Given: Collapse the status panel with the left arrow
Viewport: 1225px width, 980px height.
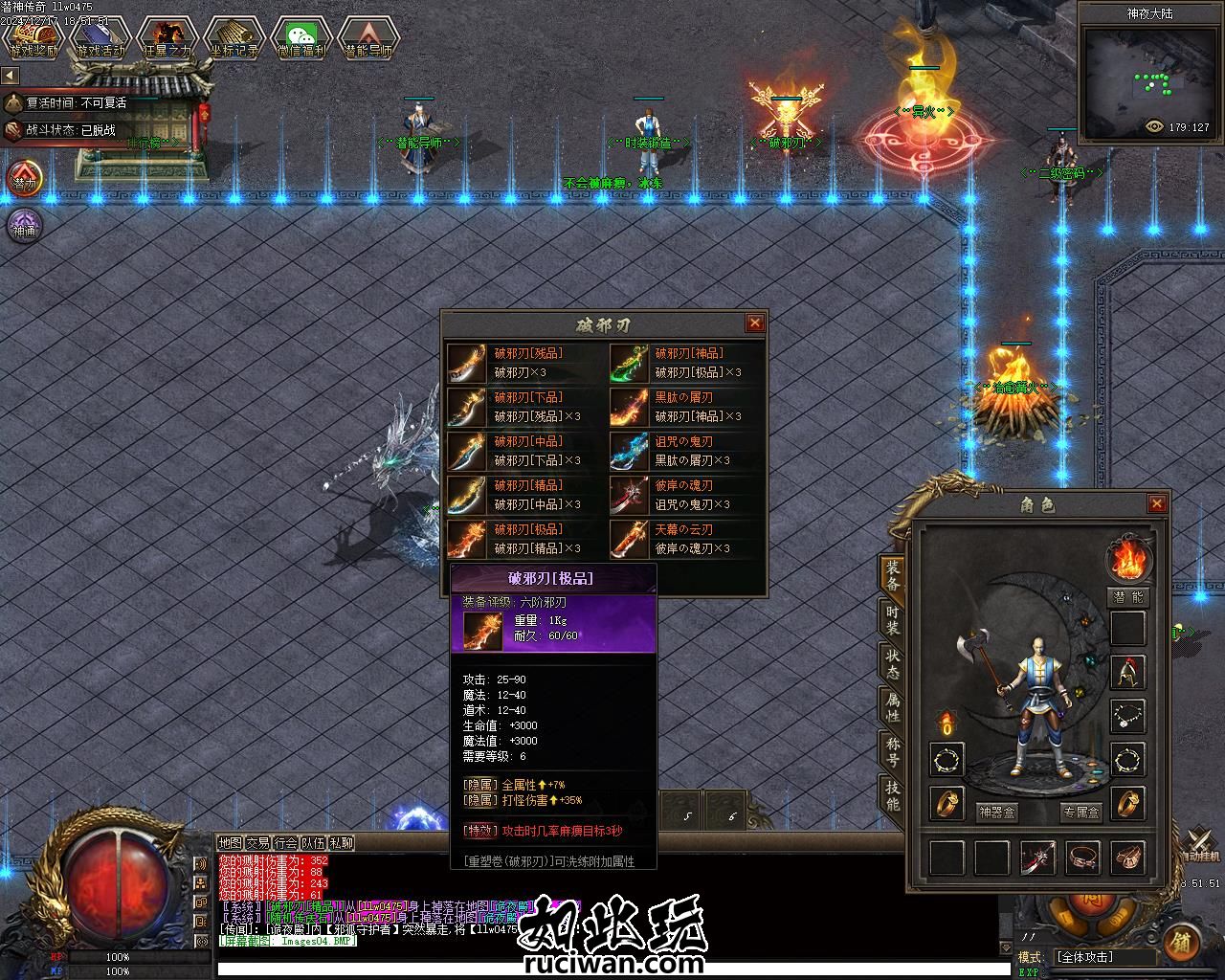Looking at the screenshot, I should point(11,76).
